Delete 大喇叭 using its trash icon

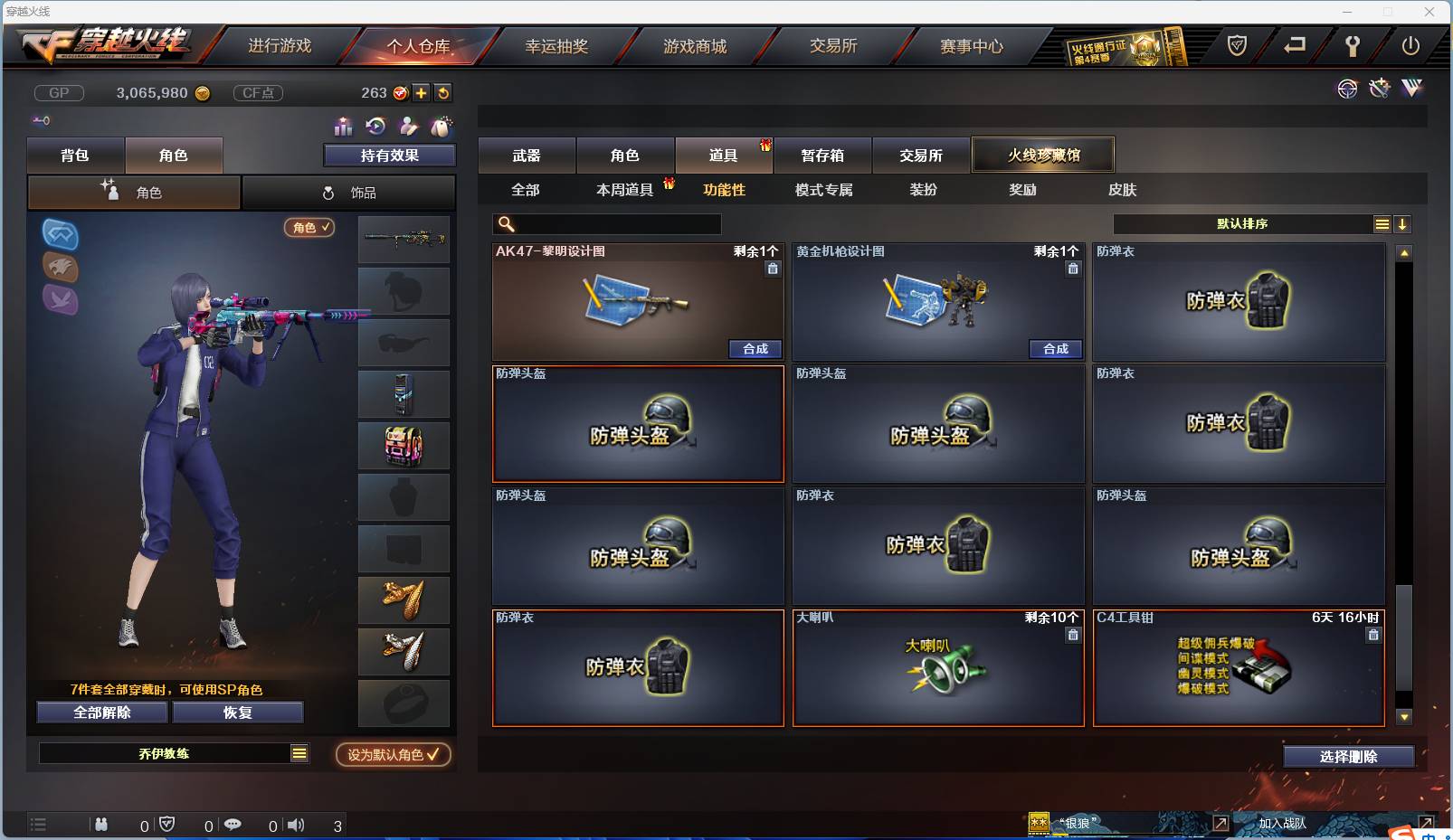1073,636
